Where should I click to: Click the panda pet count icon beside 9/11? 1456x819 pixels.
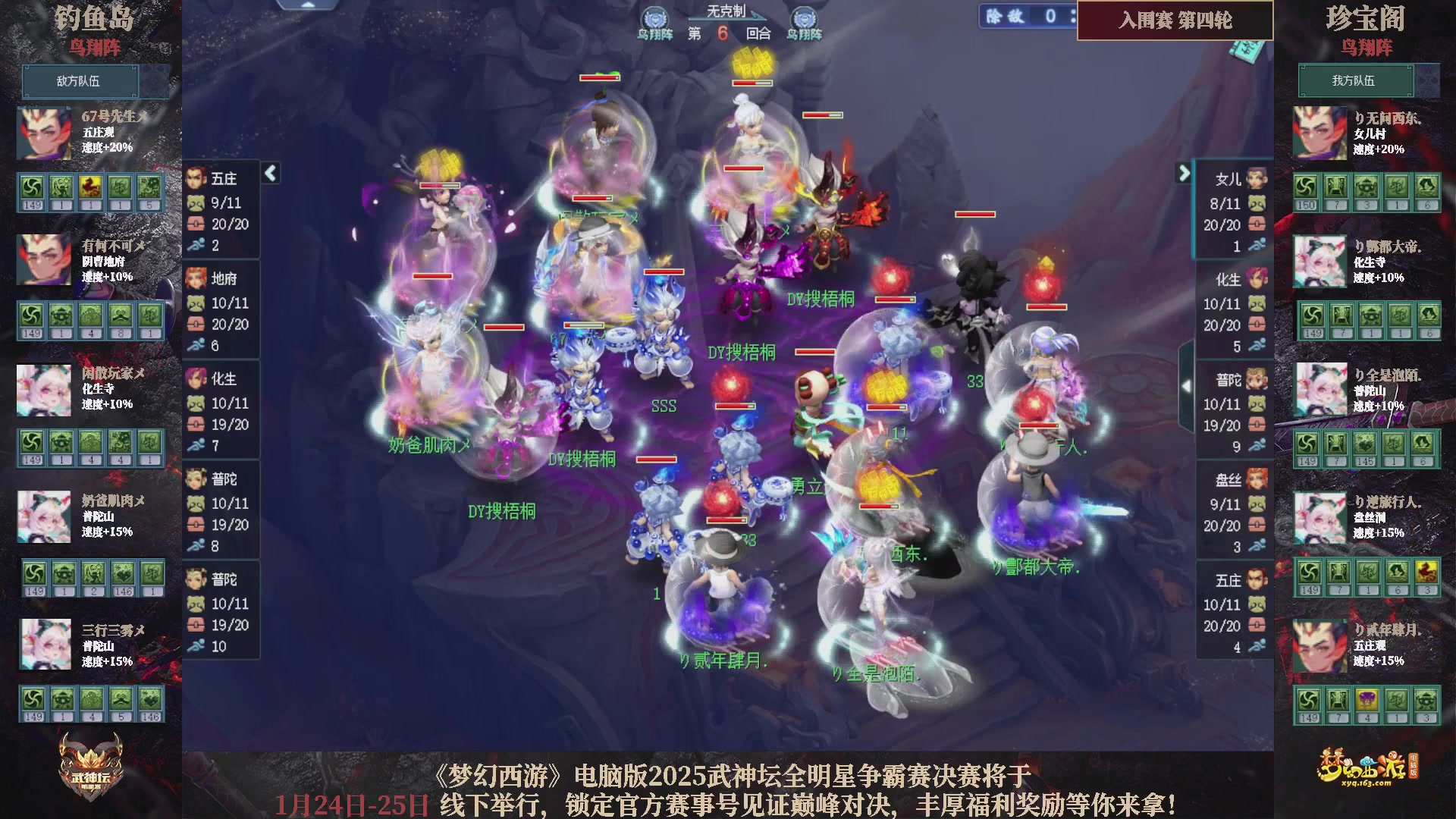196,203
